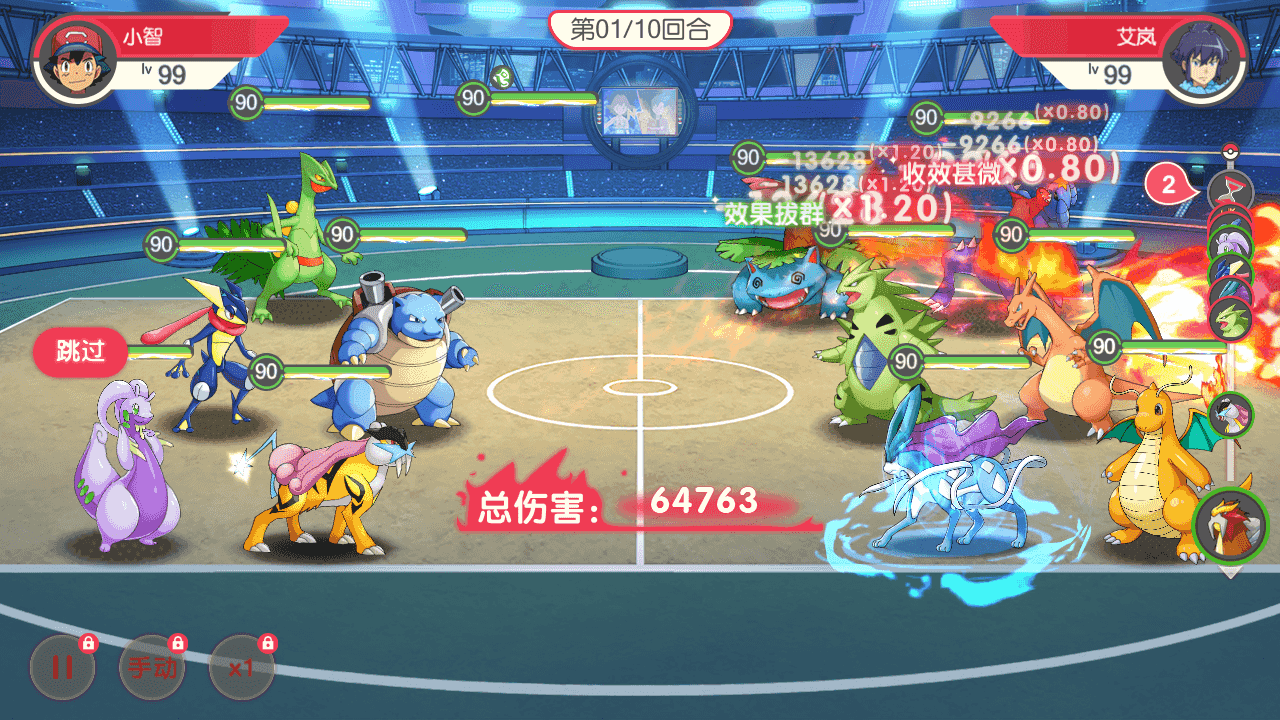Toggle the 手动 manual control button
Viewport: 1280px width, 720px height.
coord(152,667)
